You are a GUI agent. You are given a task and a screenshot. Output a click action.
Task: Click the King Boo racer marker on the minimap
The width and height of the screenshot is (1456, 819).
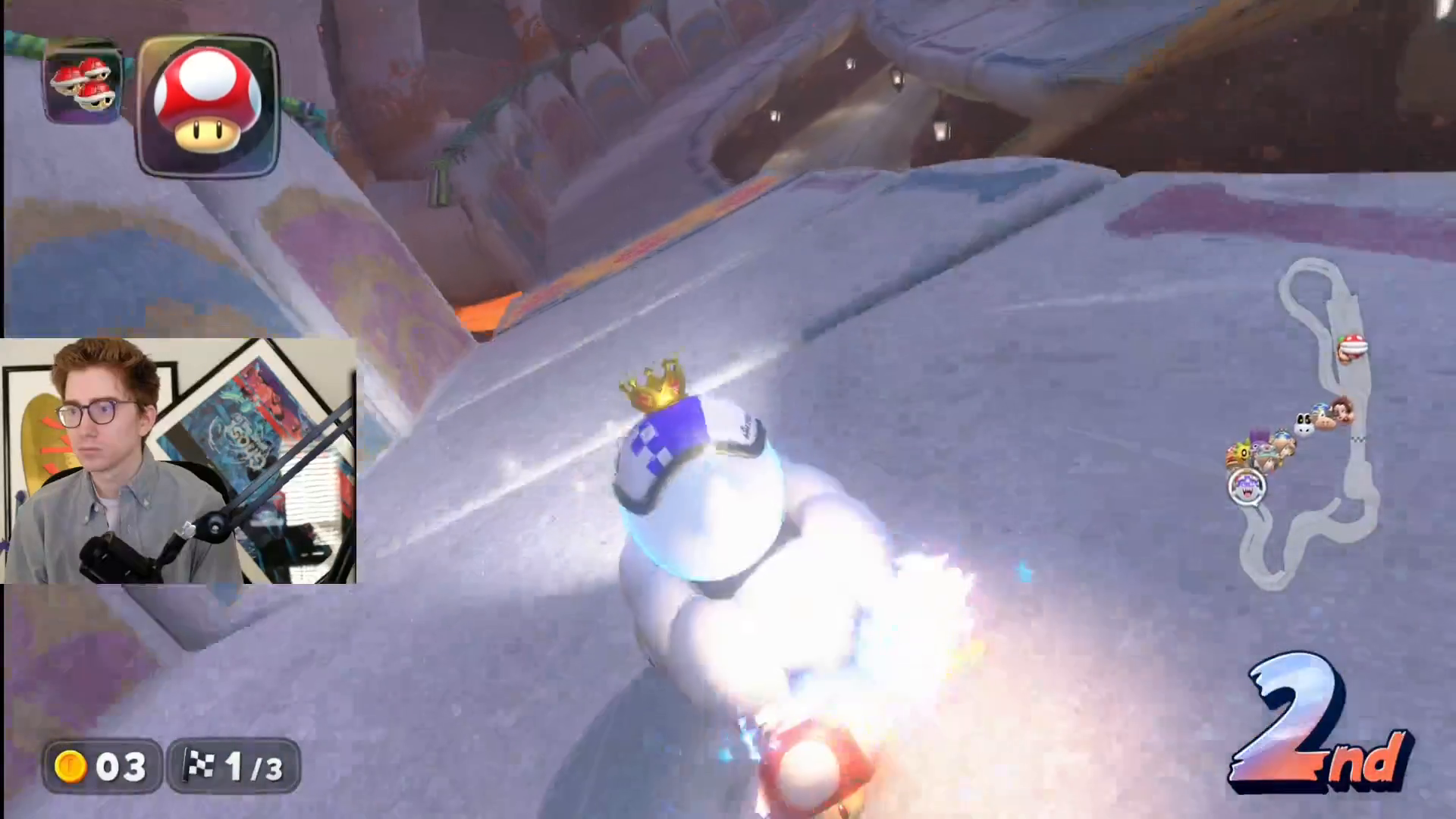[1246, 484]
